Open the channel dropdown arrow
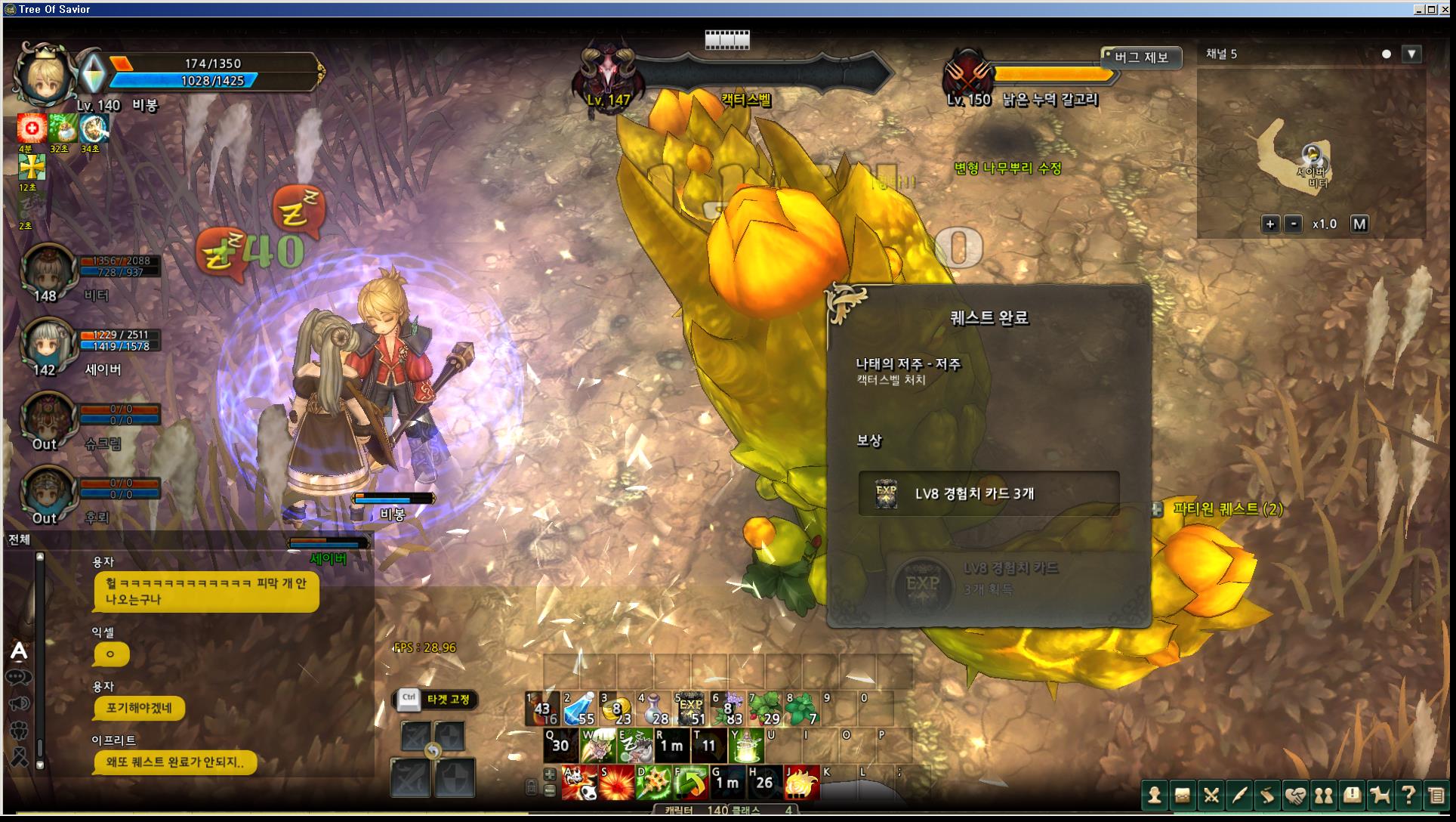 1411,54
